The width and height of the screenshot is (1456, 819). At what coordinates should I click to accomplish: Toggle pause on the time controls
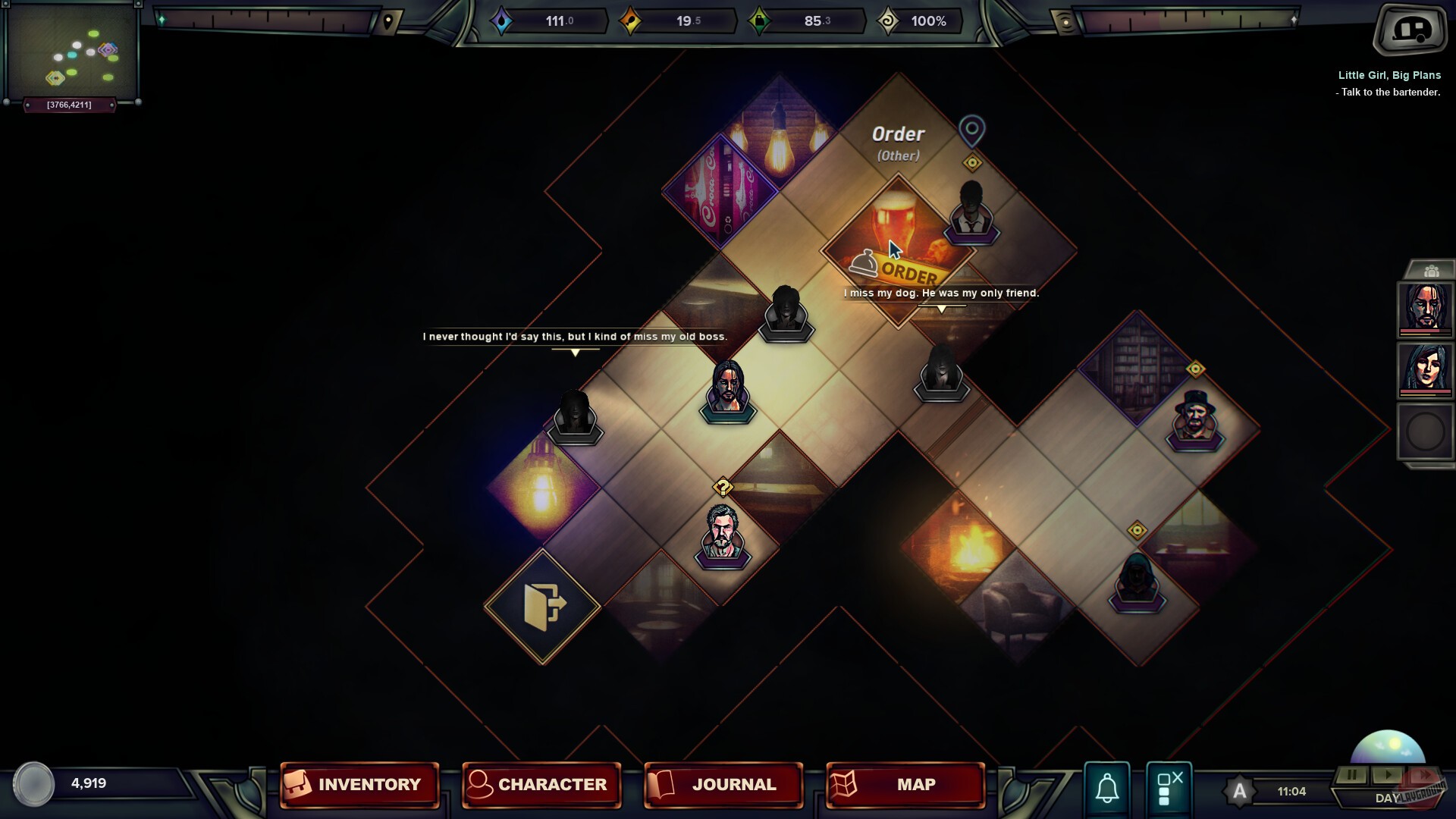click(1352, 775)
